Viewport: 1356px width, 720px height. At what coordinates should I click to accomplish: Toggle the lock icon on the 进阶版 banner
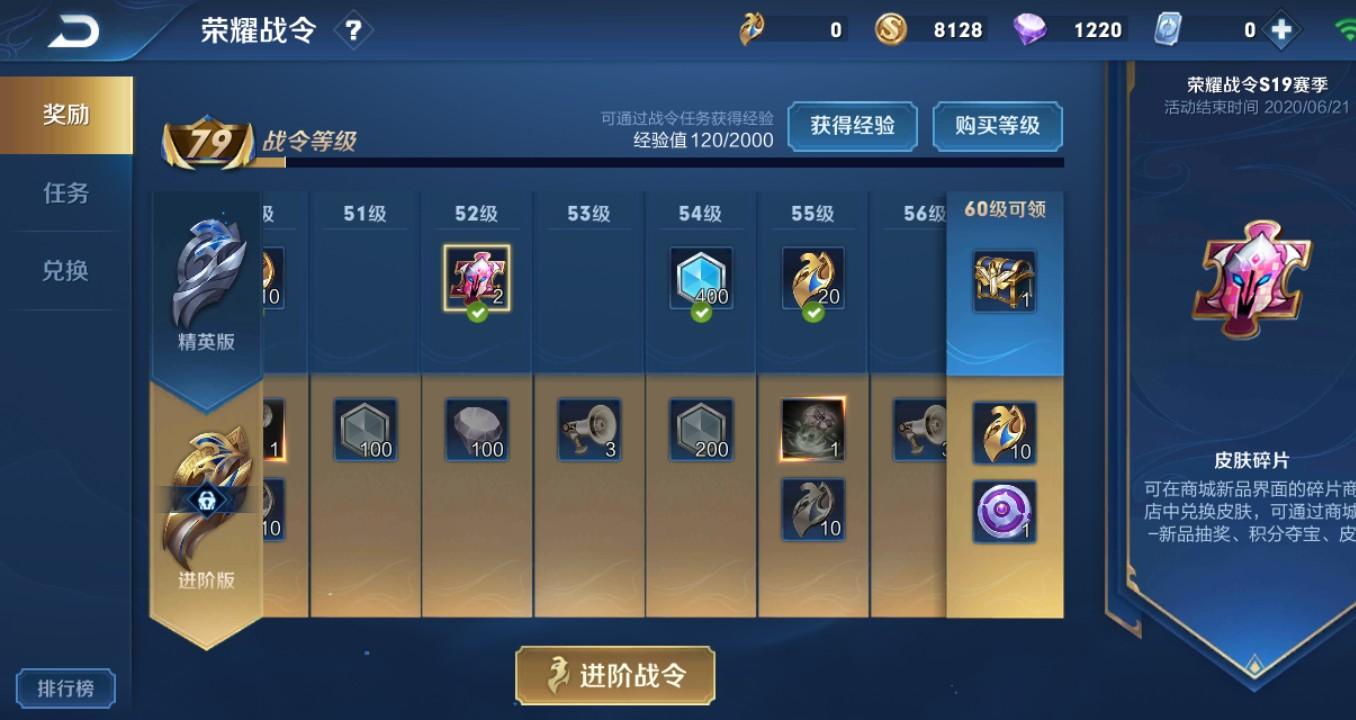click(x=209, y=500)
